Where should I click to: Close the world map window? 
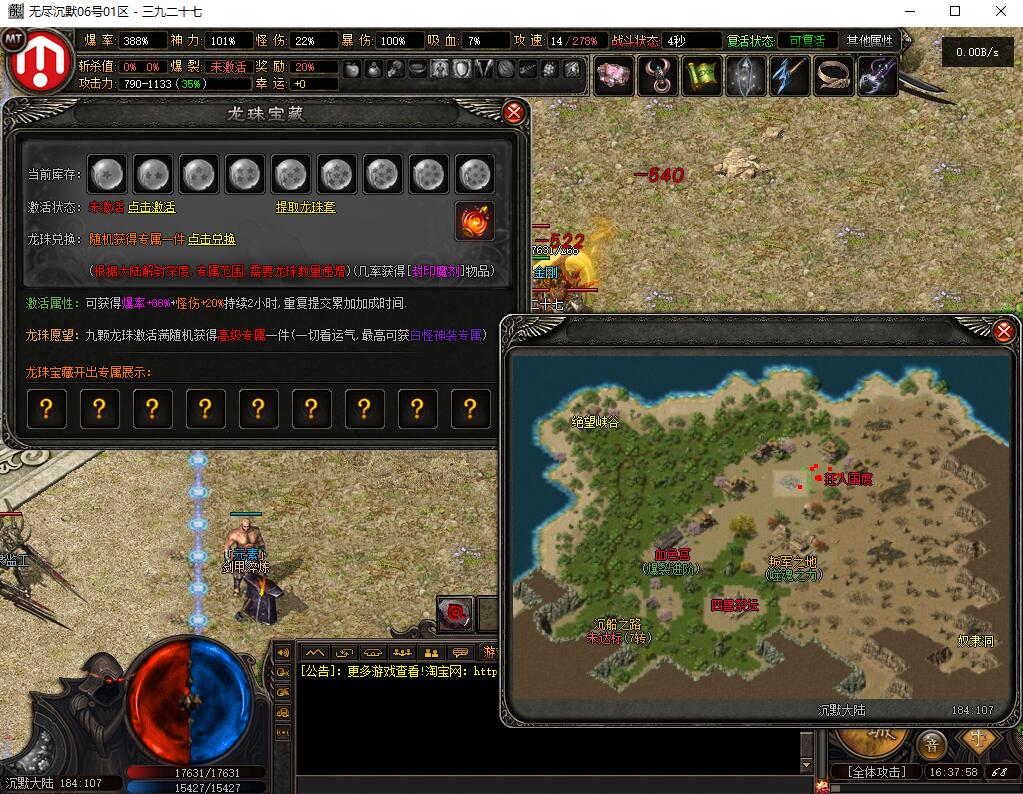click(1004, 331)
